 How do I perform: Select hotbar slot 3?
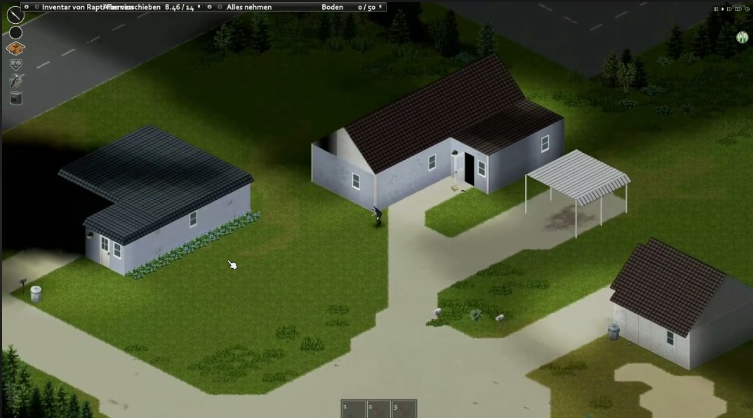coord(403,409)
